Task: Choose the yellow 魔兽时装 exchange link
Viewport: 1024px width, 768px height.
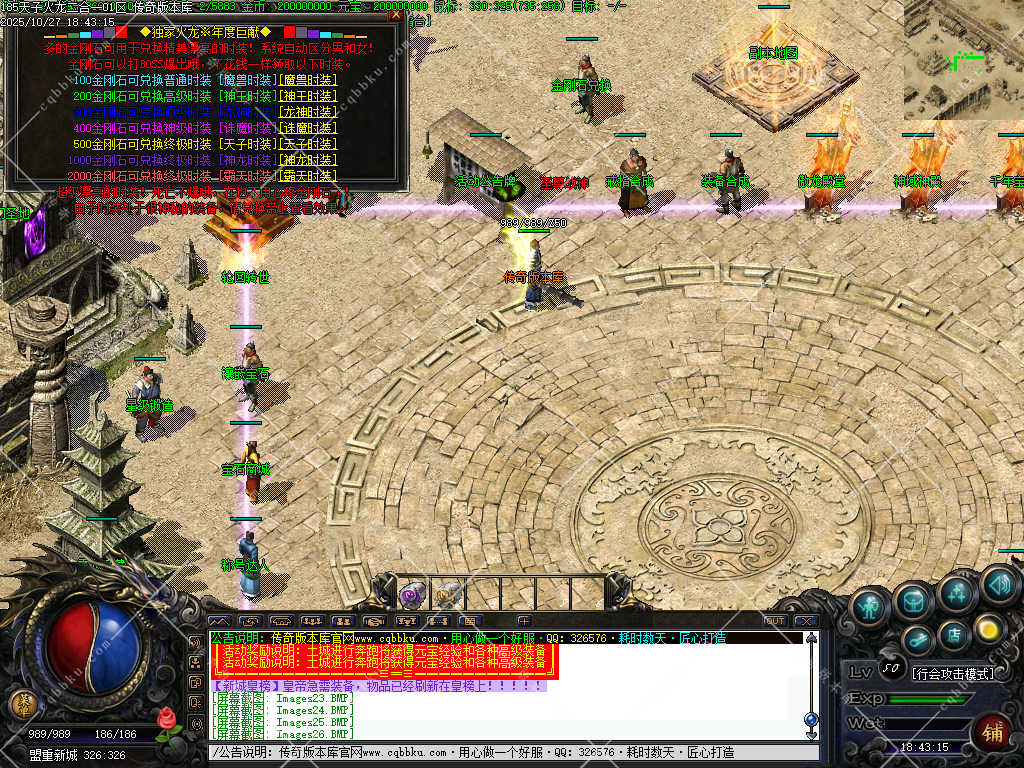Action: (309, 80)
